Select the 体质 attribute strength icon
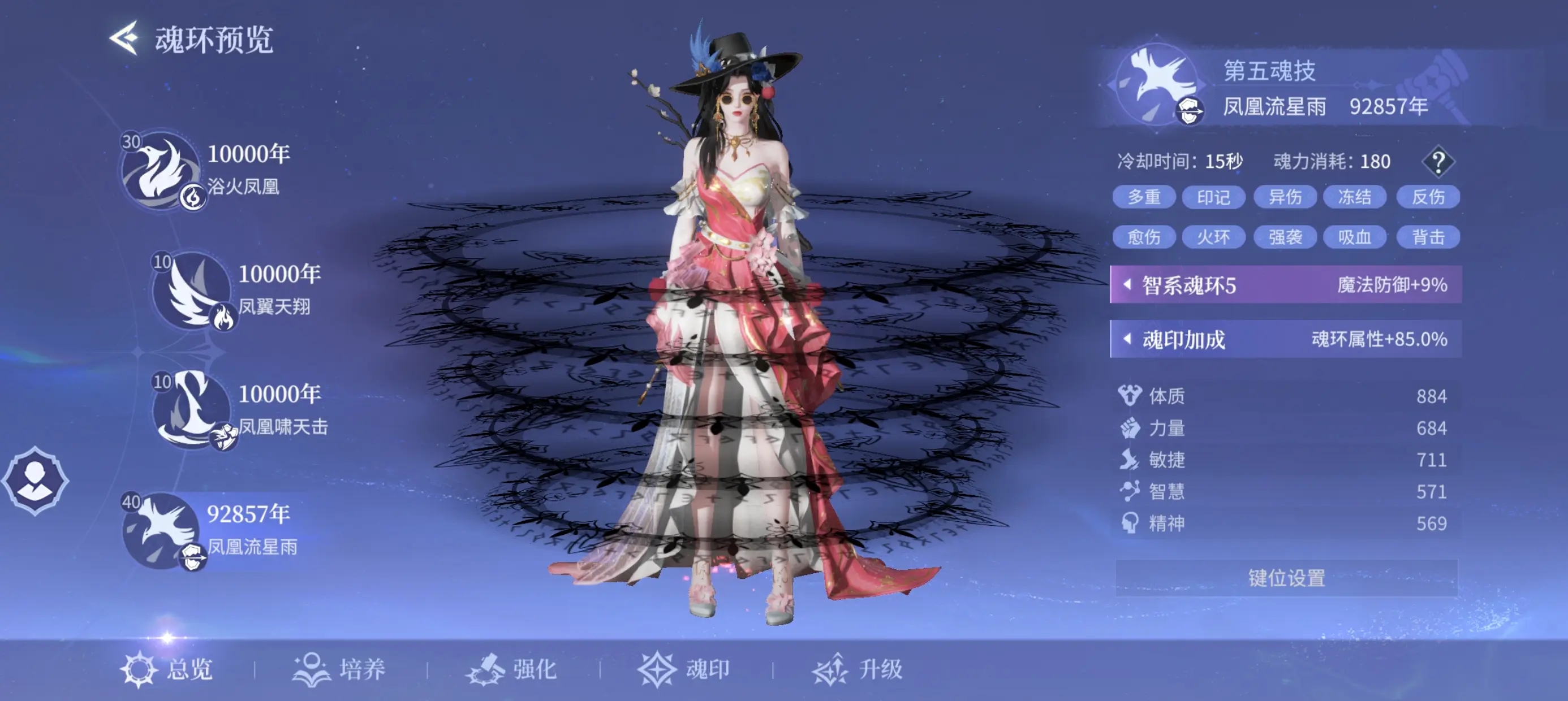The width and height of the screenshot is (1568, 701). click(x=1132, y=396)
